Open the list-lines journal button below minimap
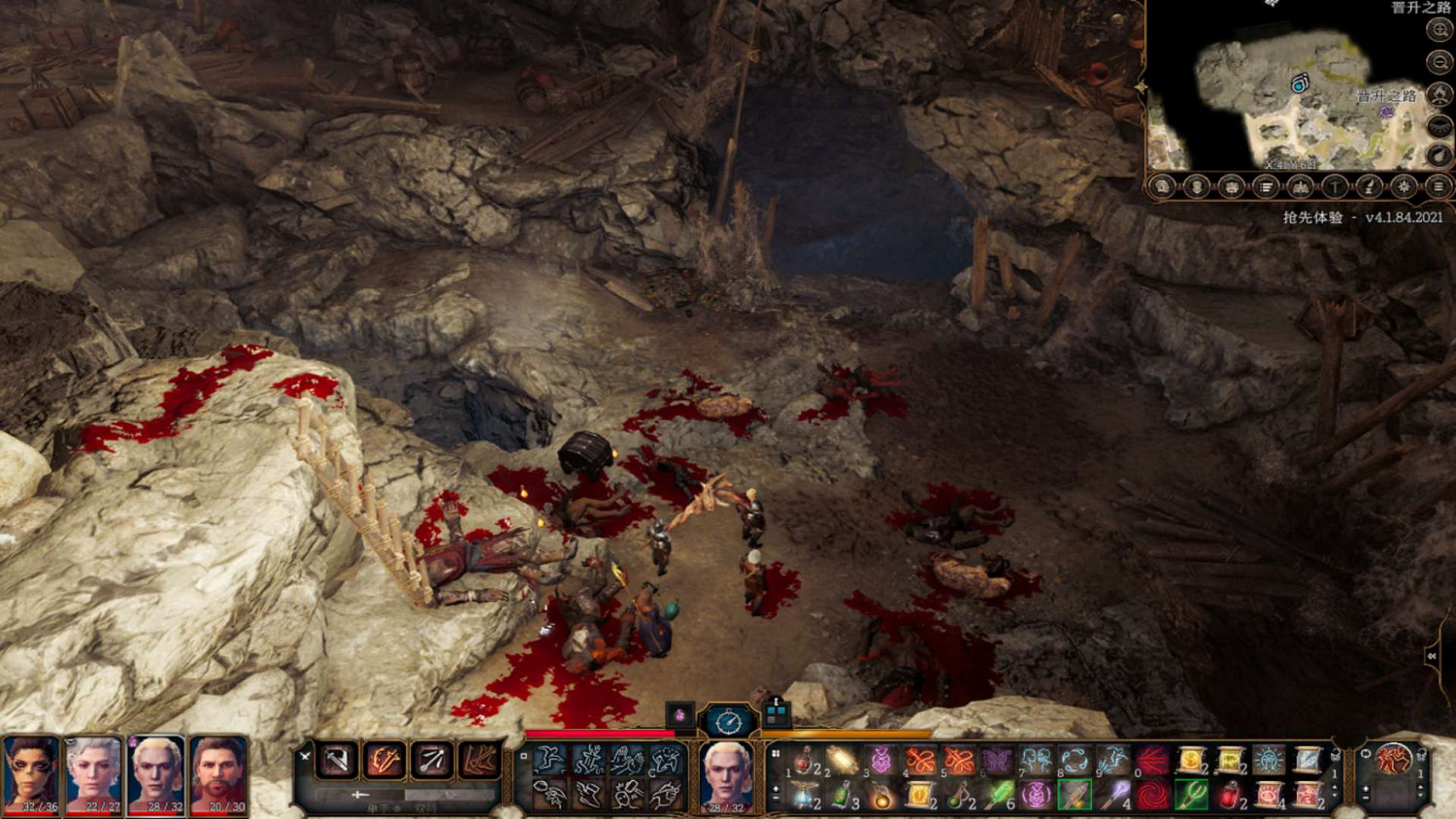 pyautogui.click(x=1266, y=186)
